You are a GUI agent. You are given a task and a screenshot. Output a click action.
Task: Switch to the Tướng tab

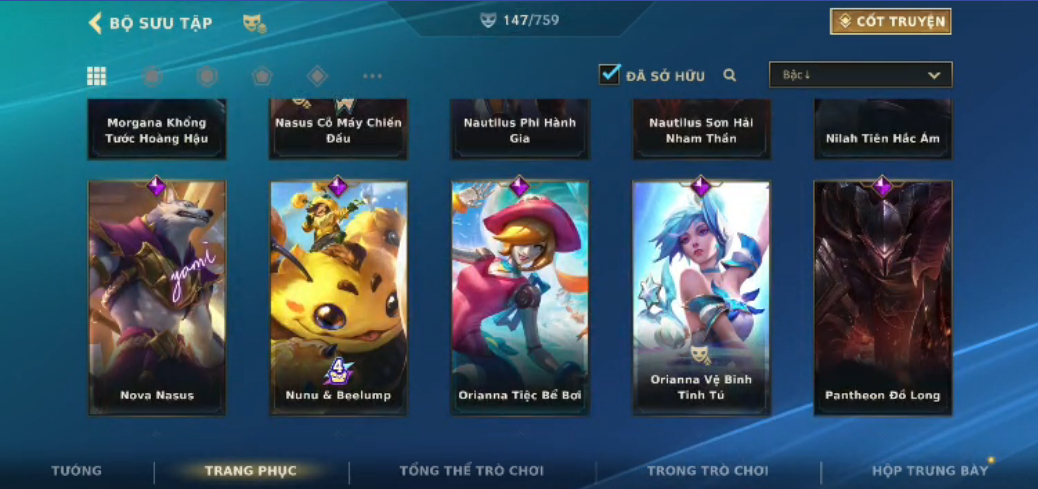(77, 471)
